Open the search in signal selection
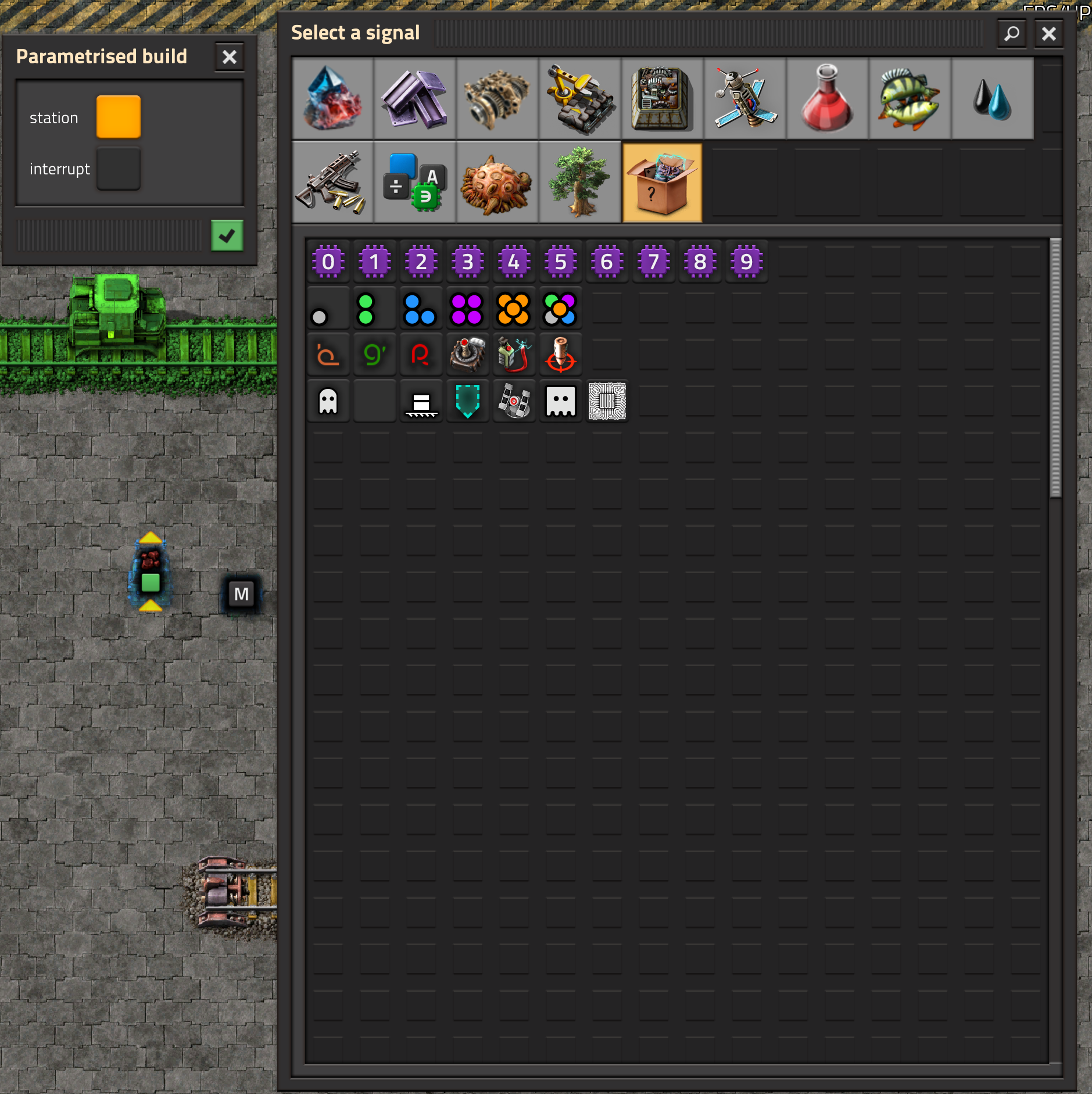This screenshot has width=1092, height=1094. (x=1011, y=33)
